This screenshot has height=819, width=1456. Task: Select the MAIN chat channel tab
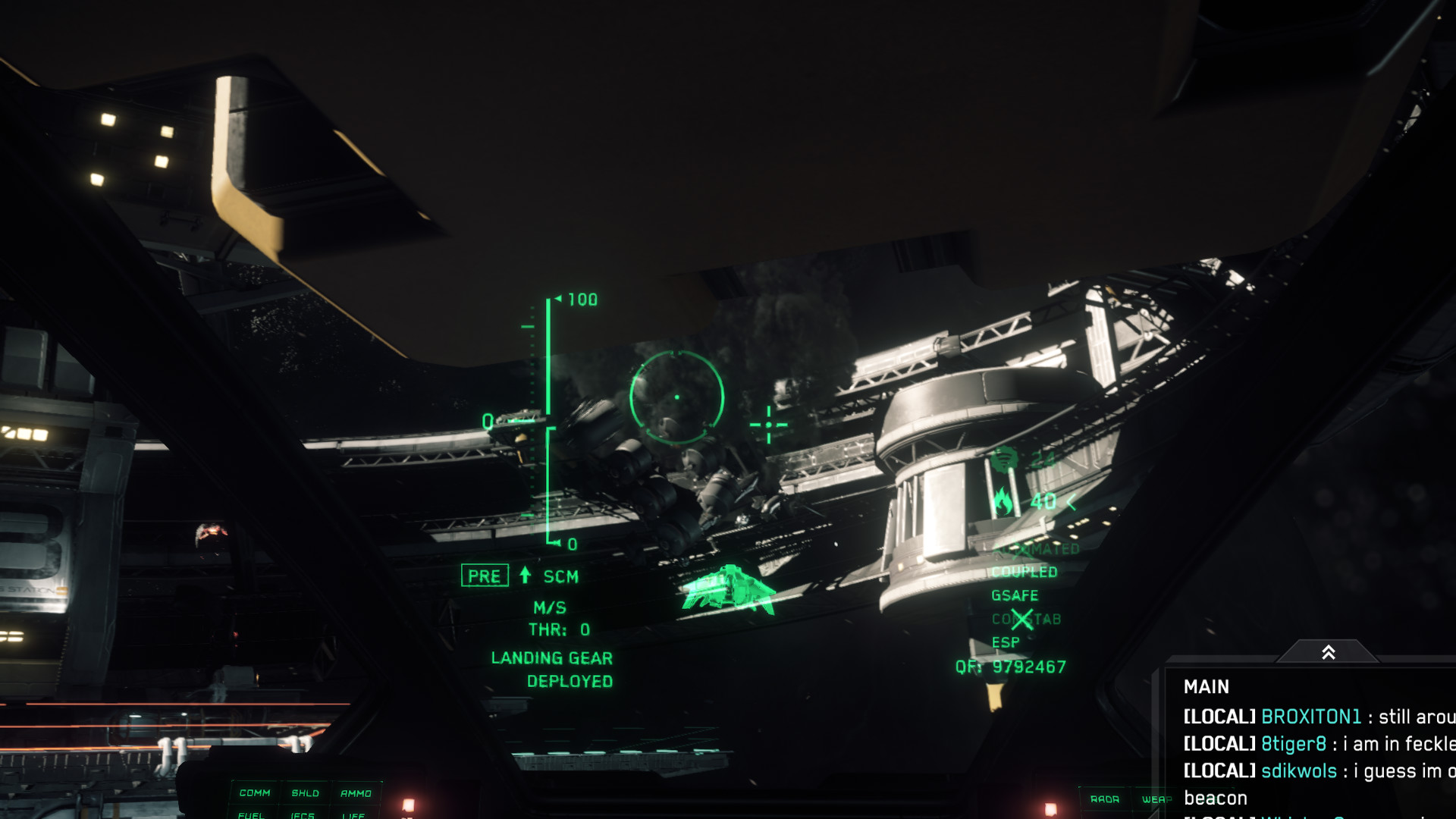click(1206, 687)
